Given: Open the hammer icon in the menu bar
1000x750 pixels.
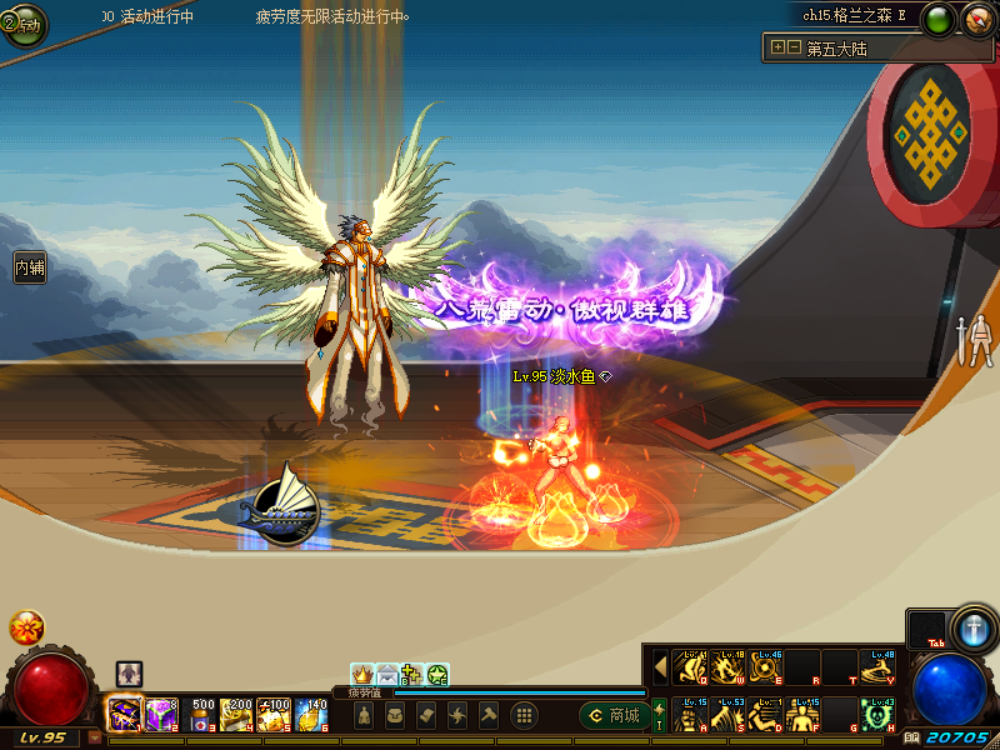Looking at the screenshot, I should (488, 715).
